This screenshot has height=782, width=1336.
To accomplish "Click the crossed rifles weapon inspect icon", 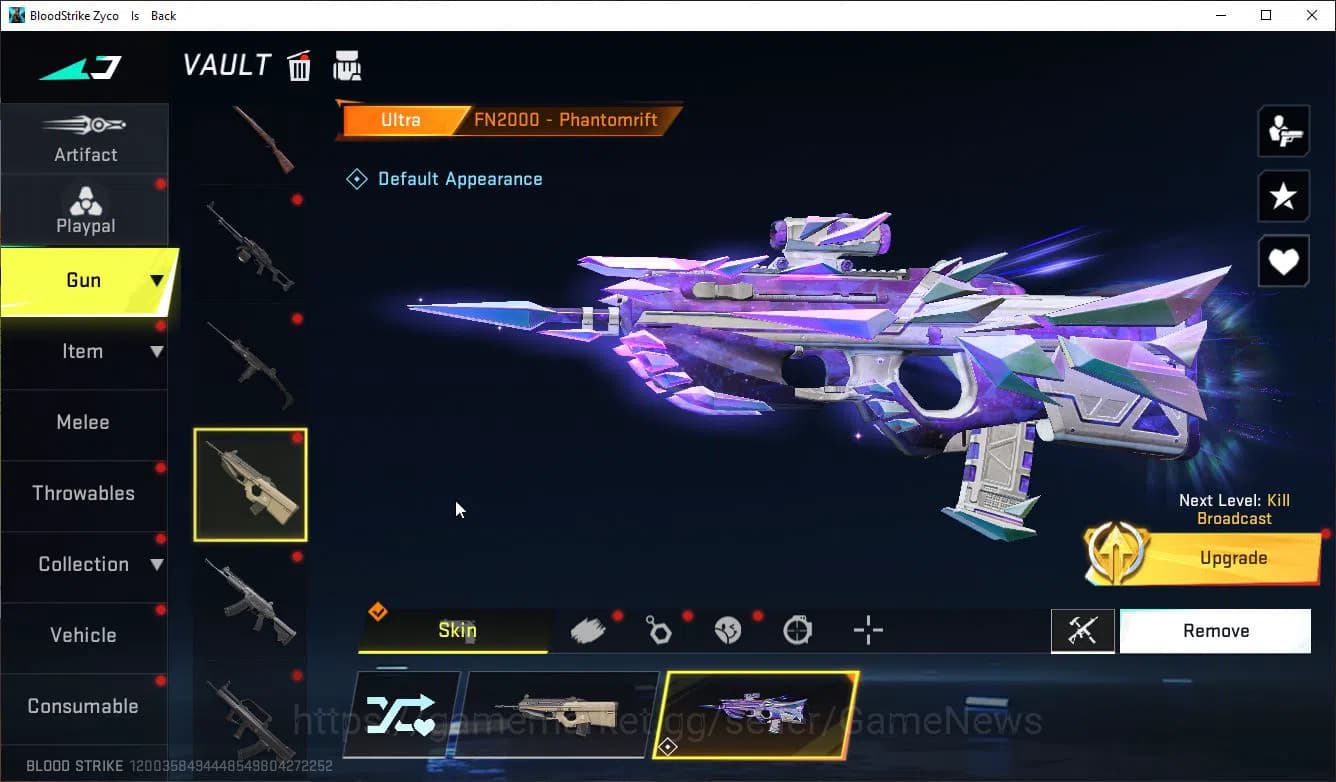I will (1083, 630).
